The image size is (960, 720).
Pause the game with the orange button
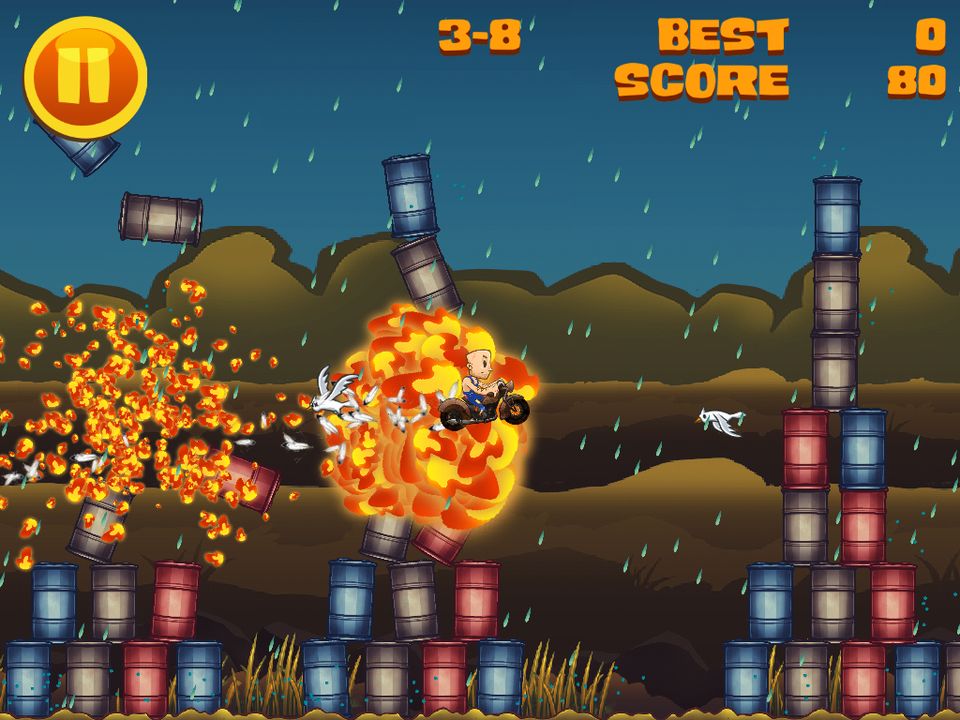[x=85, y=76]
